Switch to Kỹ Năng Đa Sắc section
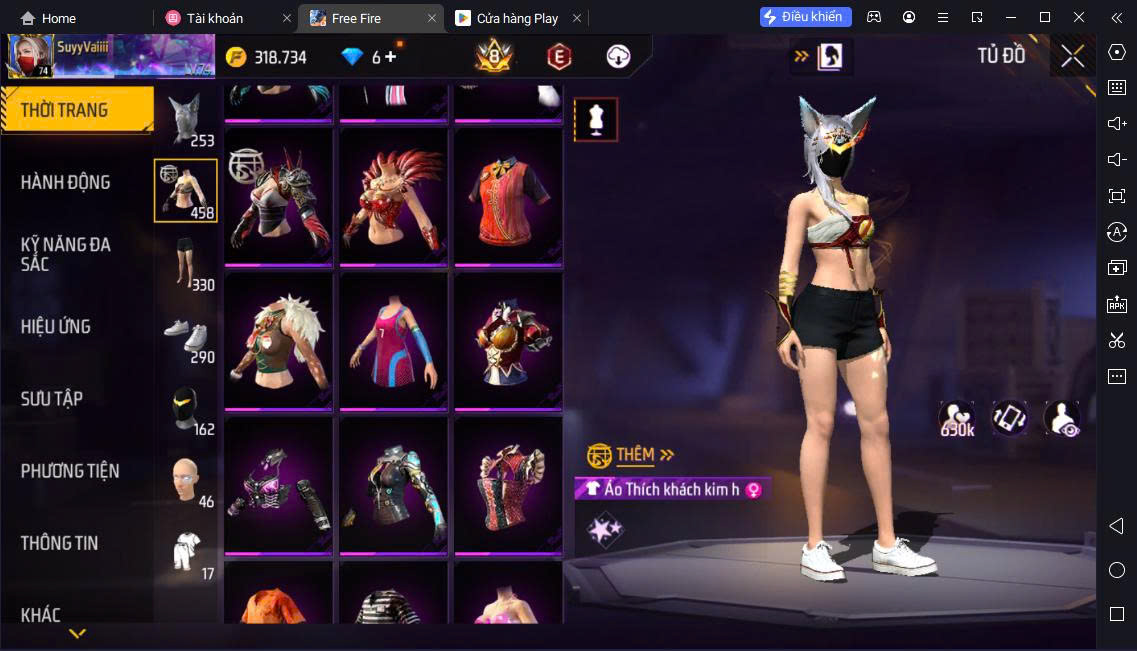The image size is (1137, 651). [66, 254]
